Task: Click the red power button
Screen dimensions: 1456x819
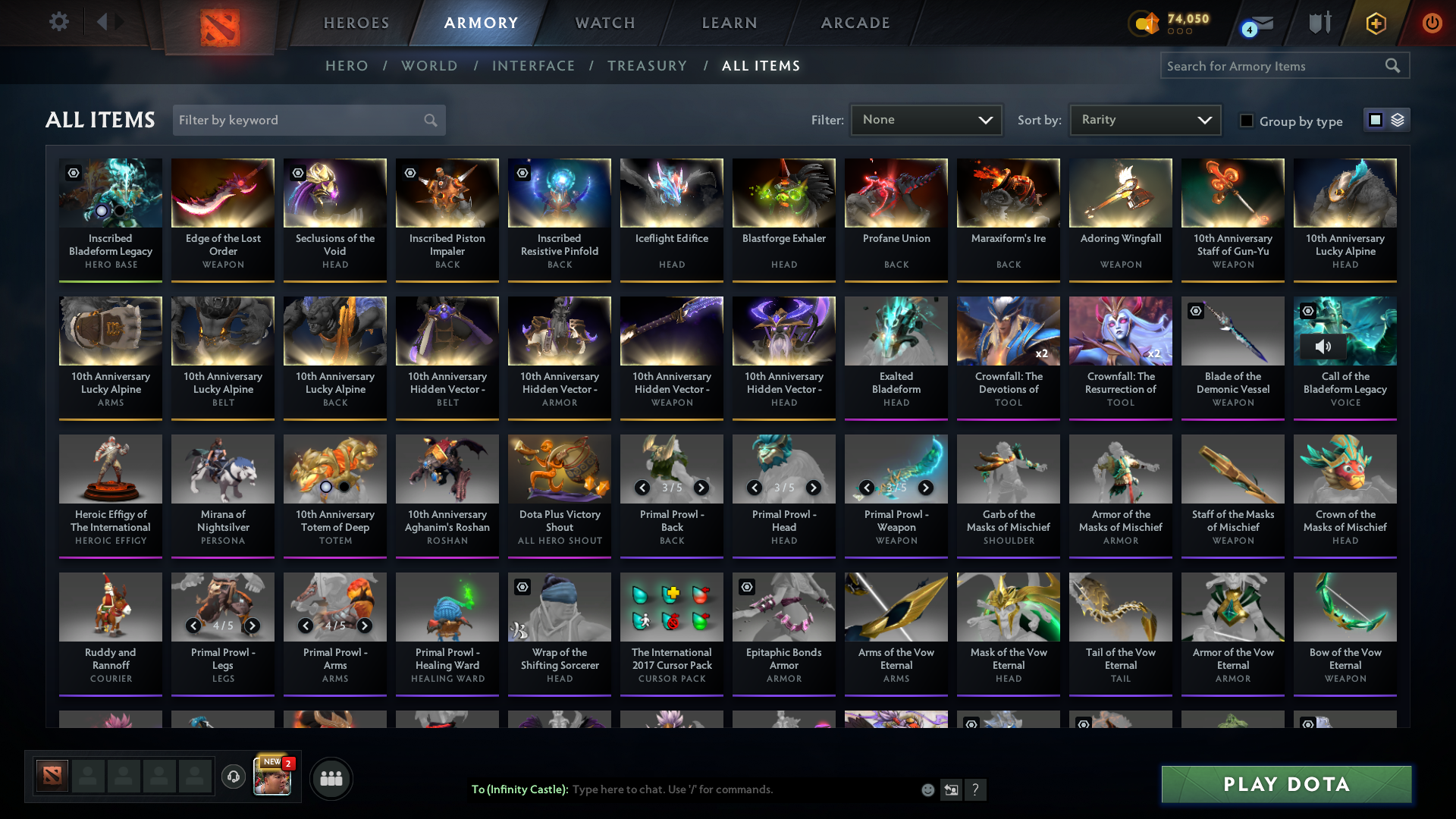Action: 1432,22
